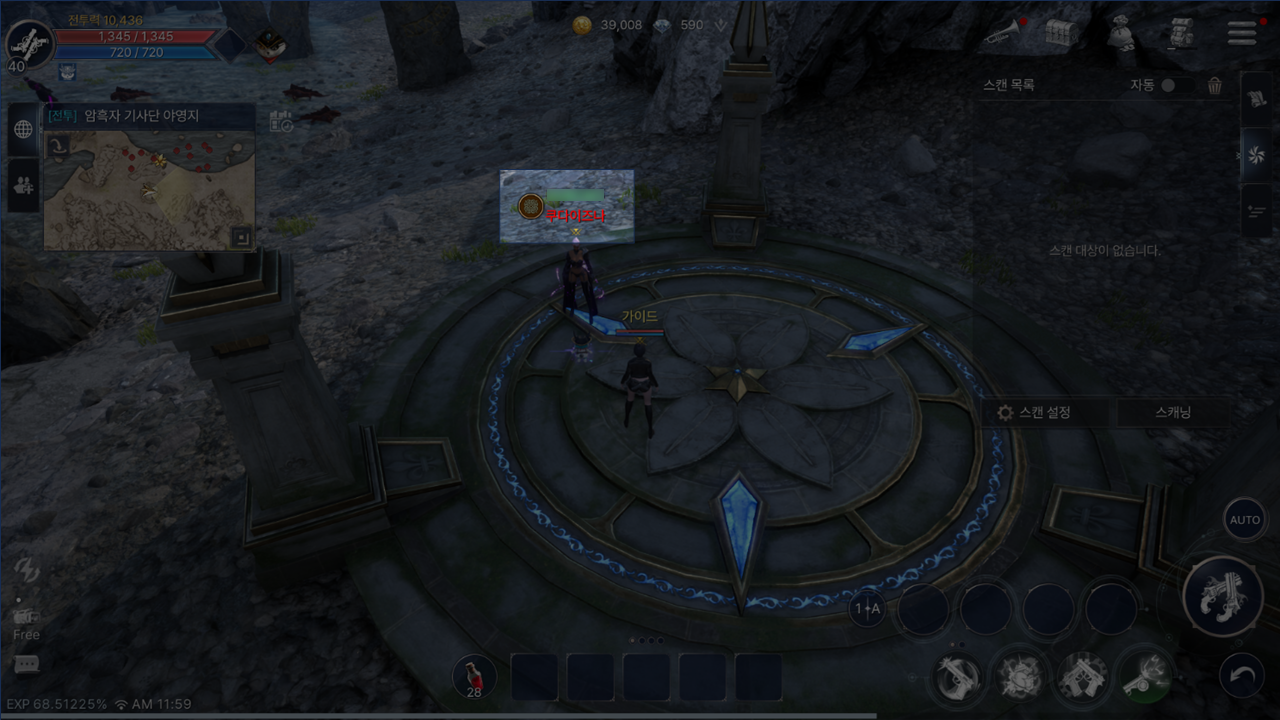Image resolution: width=1280 pixels, height=720 pixels.
Task: Open the minimap
Action: (150, 190)
